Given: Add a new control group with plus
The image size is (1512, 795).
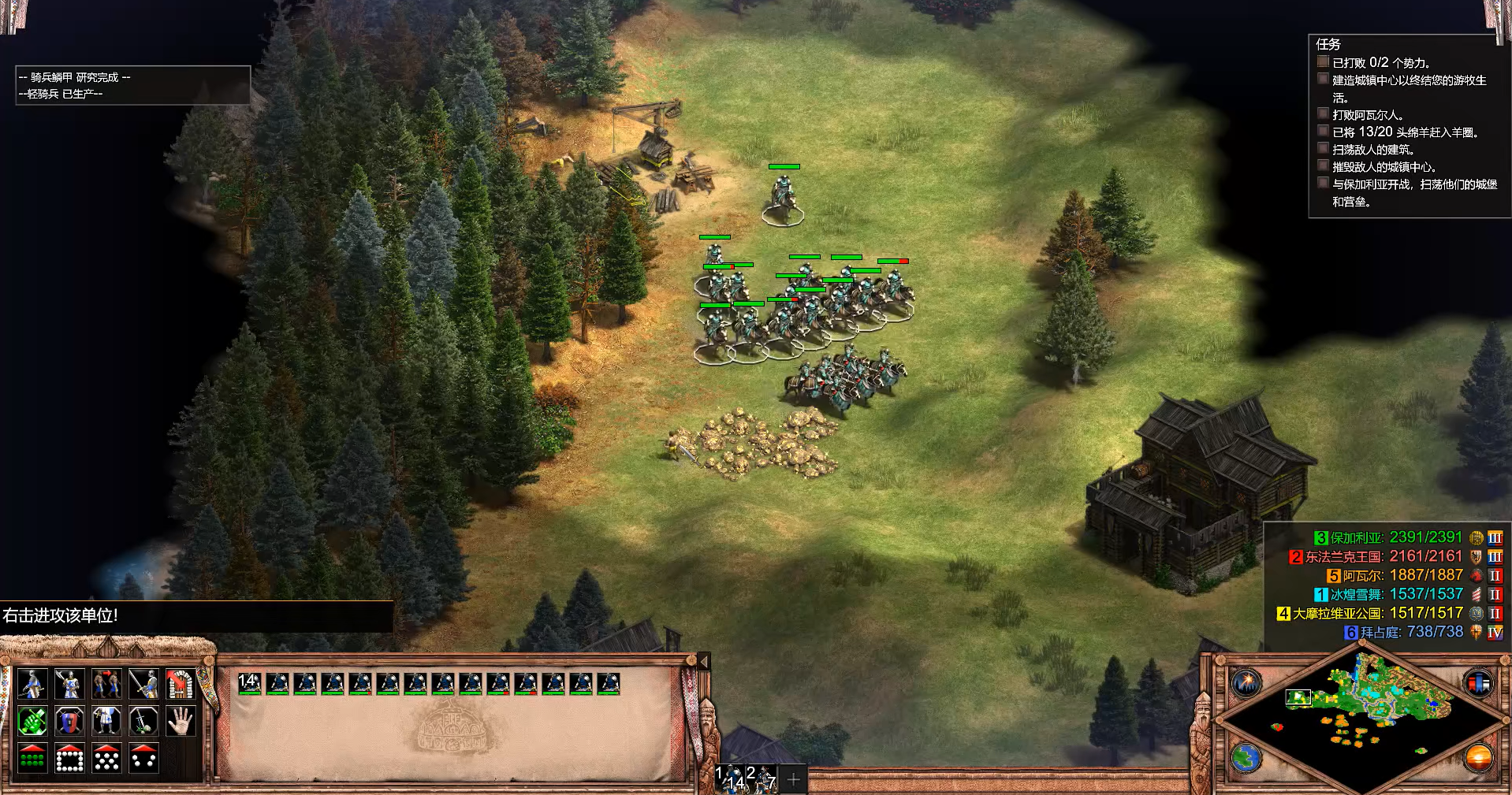Looking at the screenshot, I should pos(794,779).
